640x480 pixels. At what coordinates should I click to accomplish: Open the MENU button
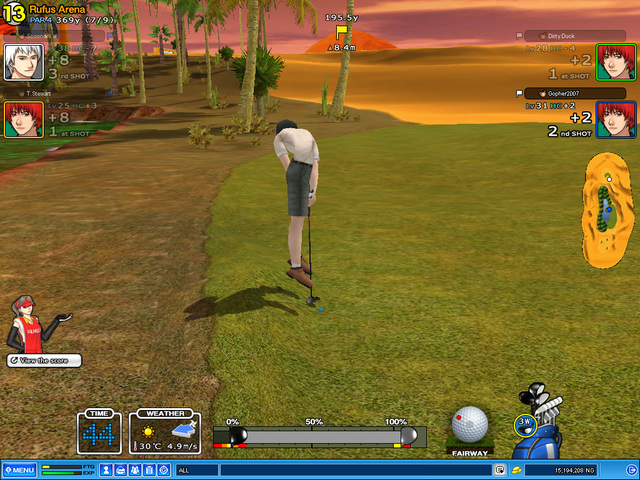pos(20,470)
